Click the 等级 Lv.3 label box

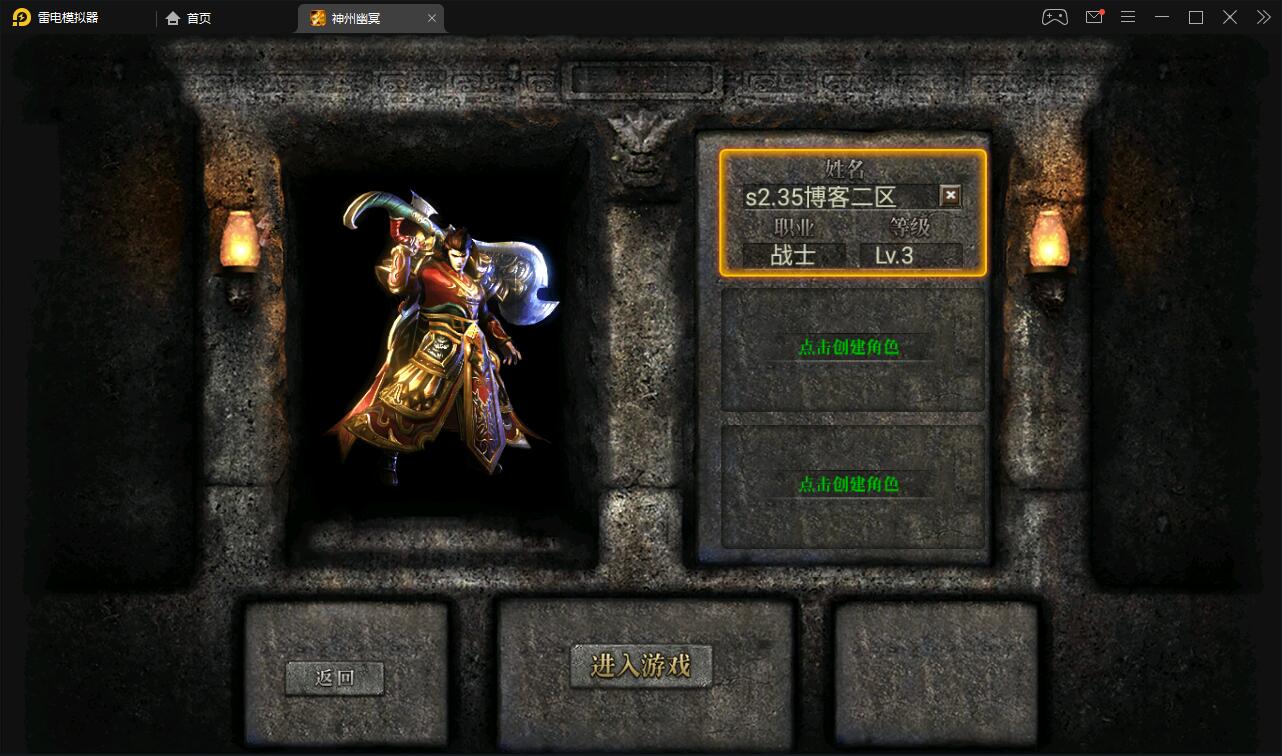point(893,254)
